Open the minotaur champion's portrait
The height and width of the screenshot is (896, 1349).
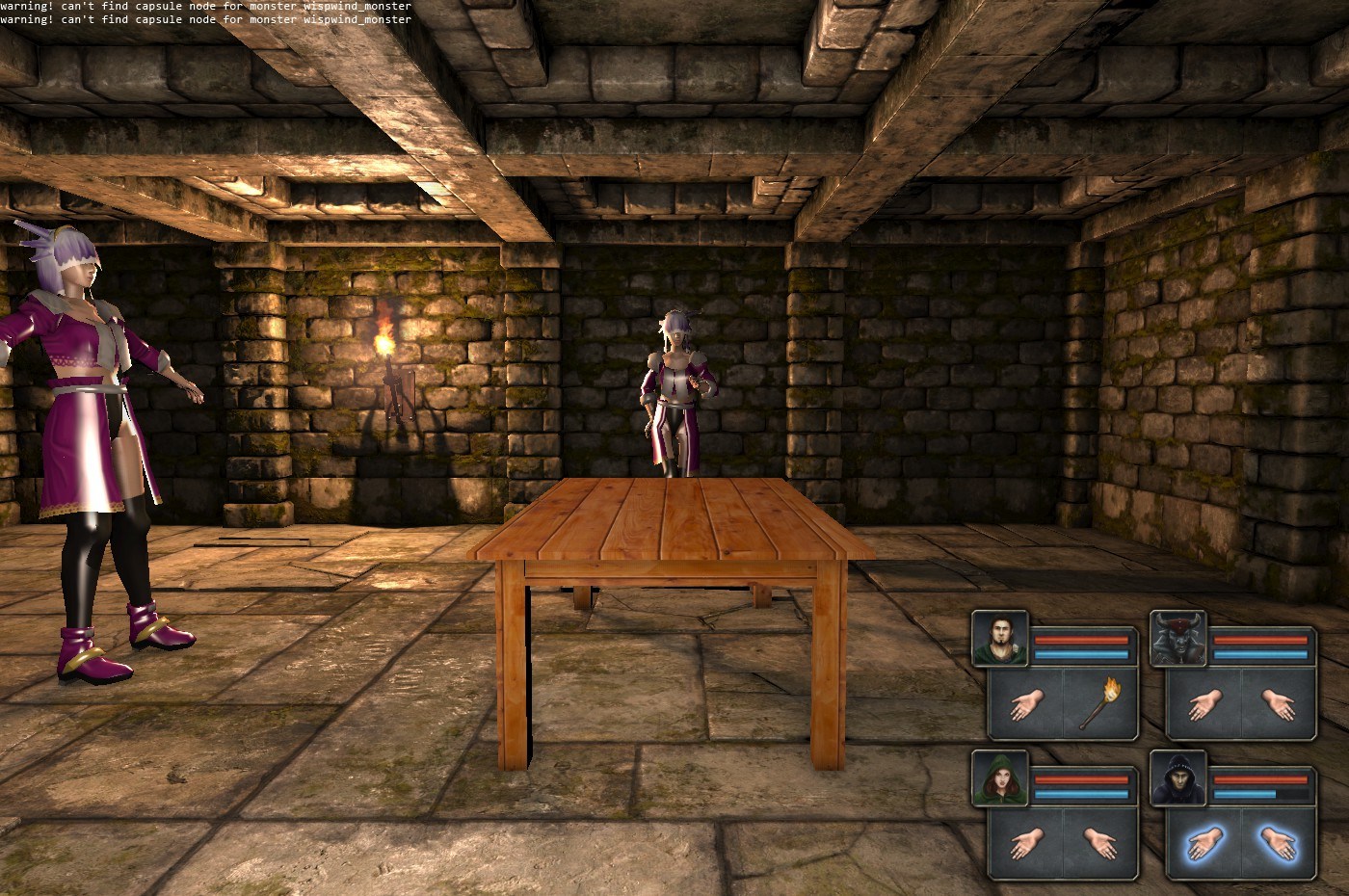coord(1178,638)
